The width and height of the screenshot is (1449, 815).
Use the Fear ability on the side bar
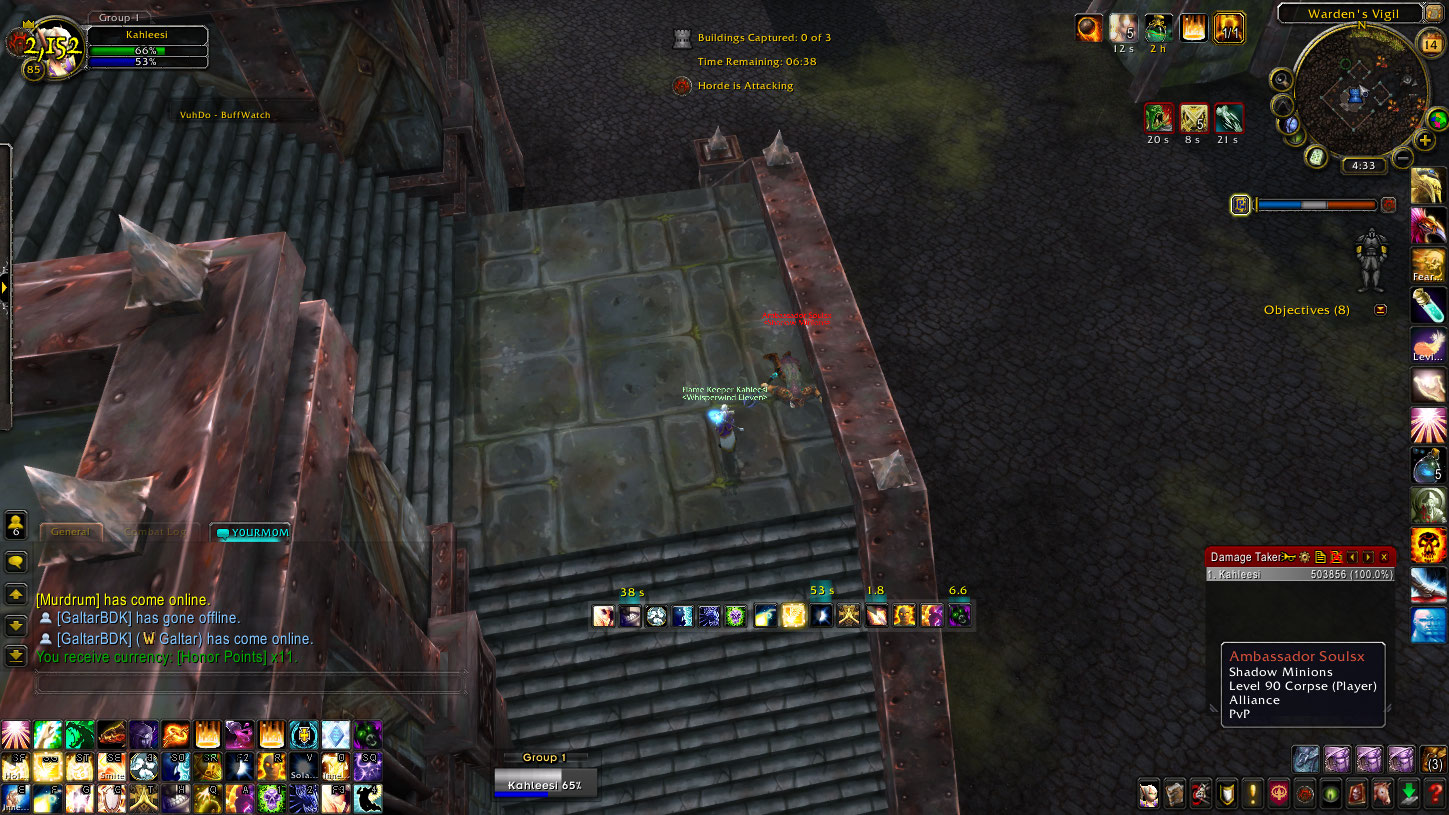click(x=1427, y=266)
